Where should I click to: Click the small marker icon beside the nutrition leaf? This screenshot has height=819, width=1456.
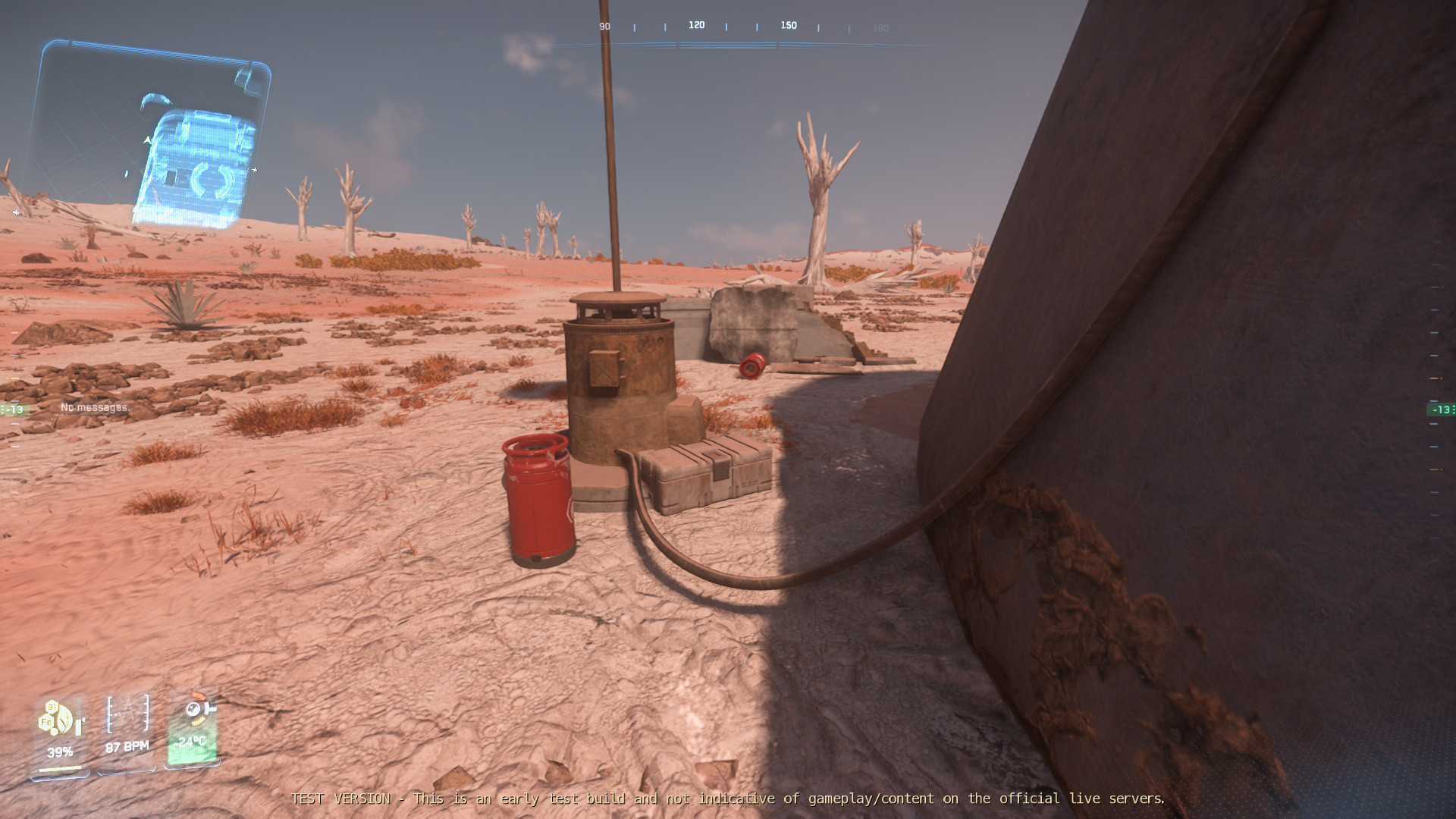78,725
